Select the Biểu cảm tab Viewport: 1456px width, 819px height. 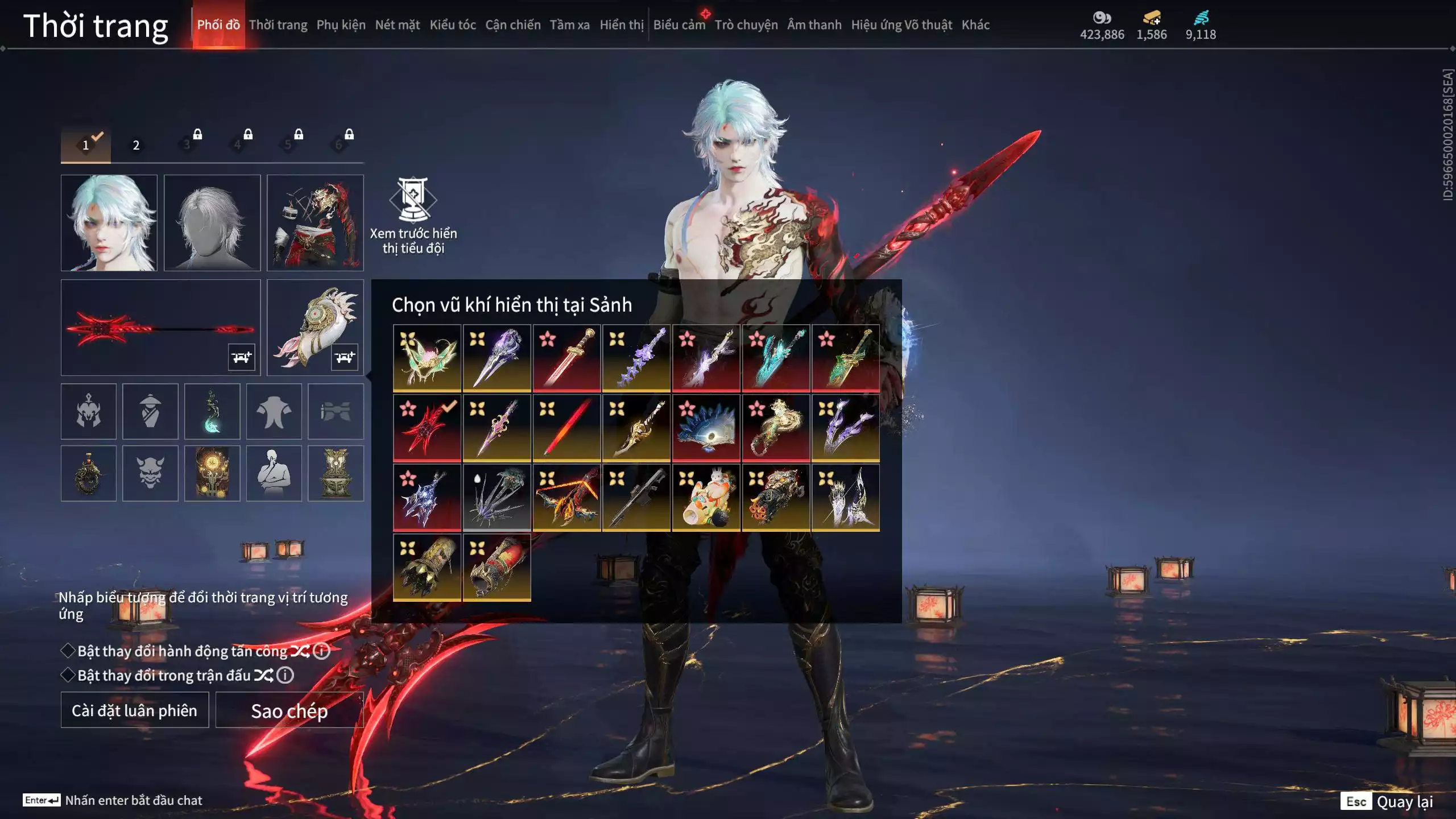(679, 25)
